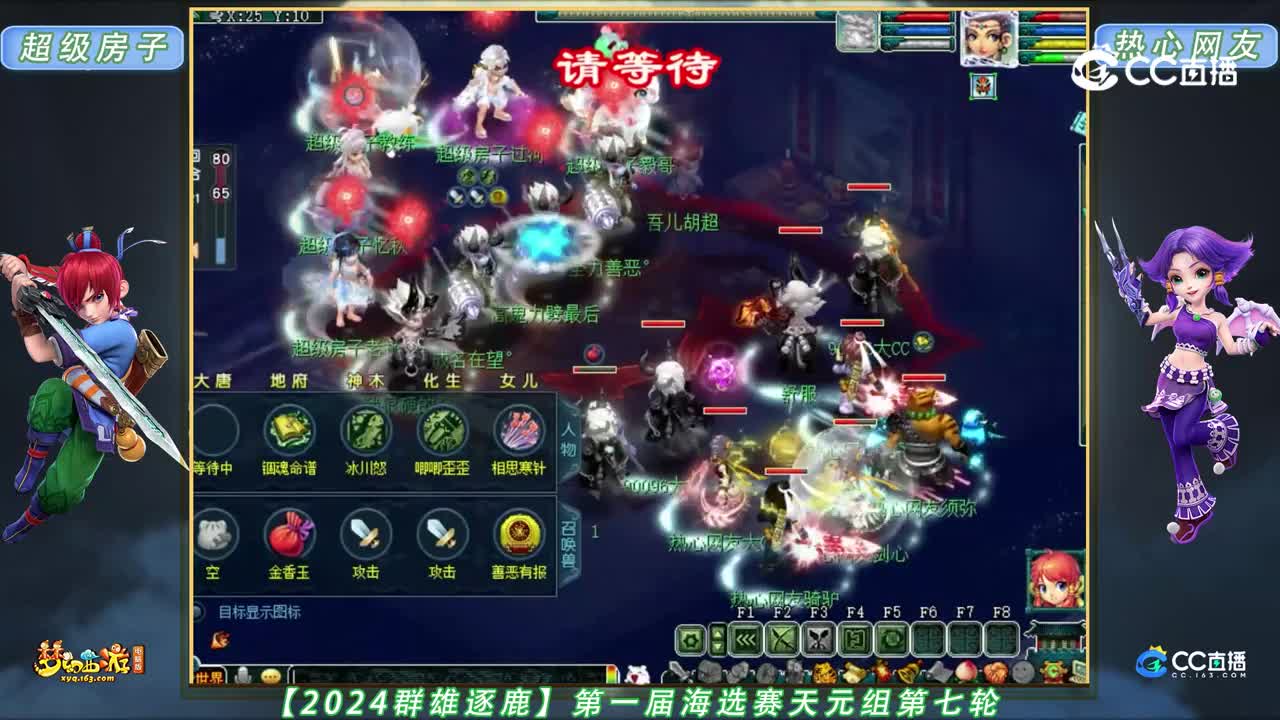Select the 冰川怒 skill icon
Screen dimensions: 1280x720
(x=366, y=432)
